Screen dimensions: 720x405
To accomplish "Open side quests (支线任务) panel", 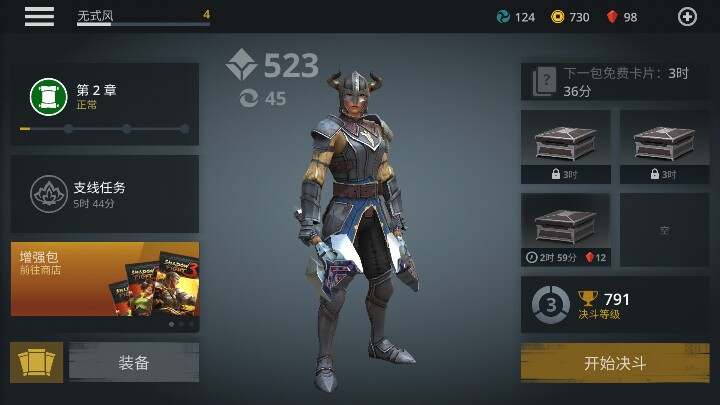I will 105,191.
